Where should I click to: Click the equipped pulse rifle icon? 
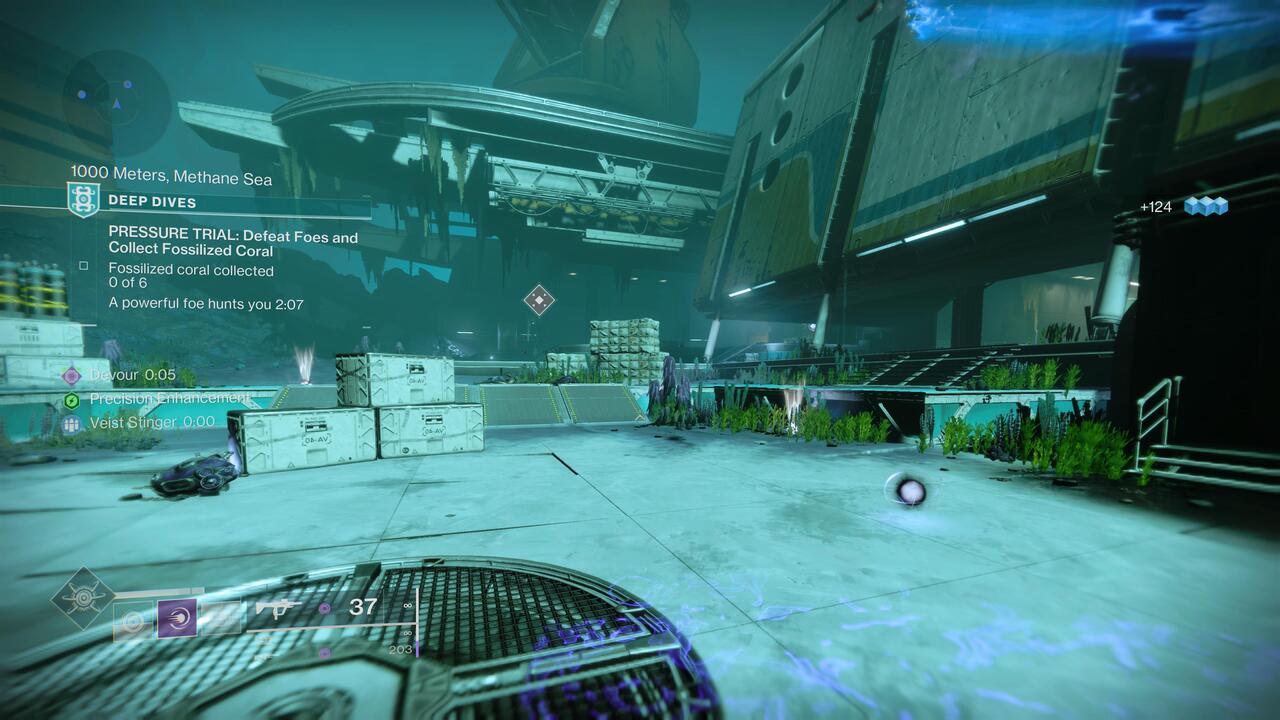coord(277,607)
